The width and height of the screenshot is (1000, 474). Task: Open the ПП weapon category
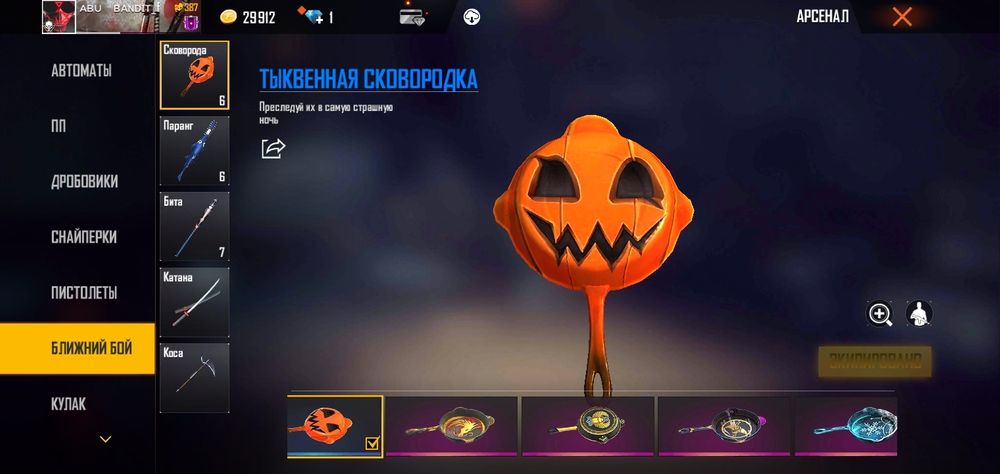[x=58, y=126]
